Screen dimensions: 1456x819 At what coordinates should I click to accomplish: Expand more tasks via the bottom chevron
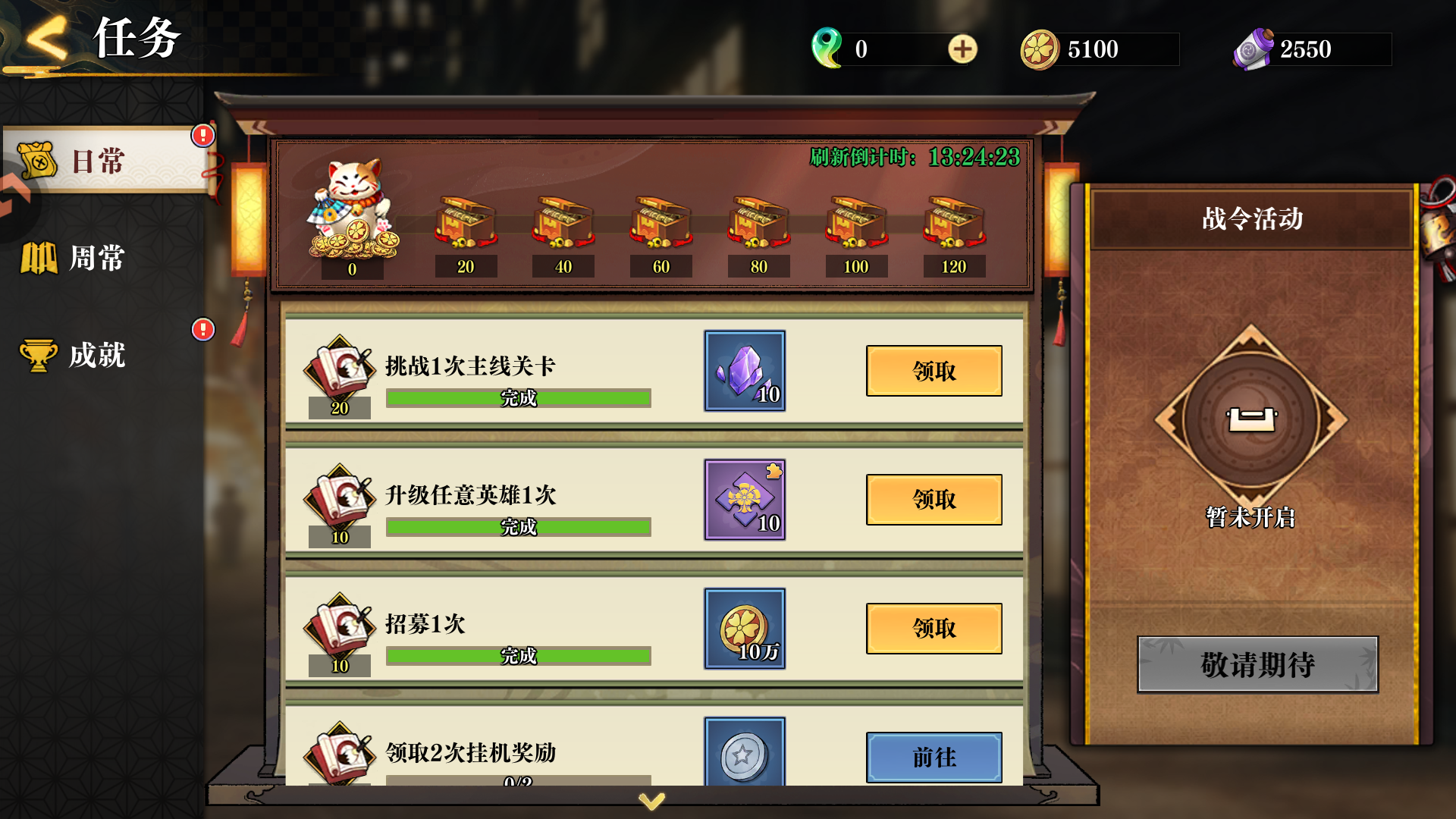click(x=652, y=799)
